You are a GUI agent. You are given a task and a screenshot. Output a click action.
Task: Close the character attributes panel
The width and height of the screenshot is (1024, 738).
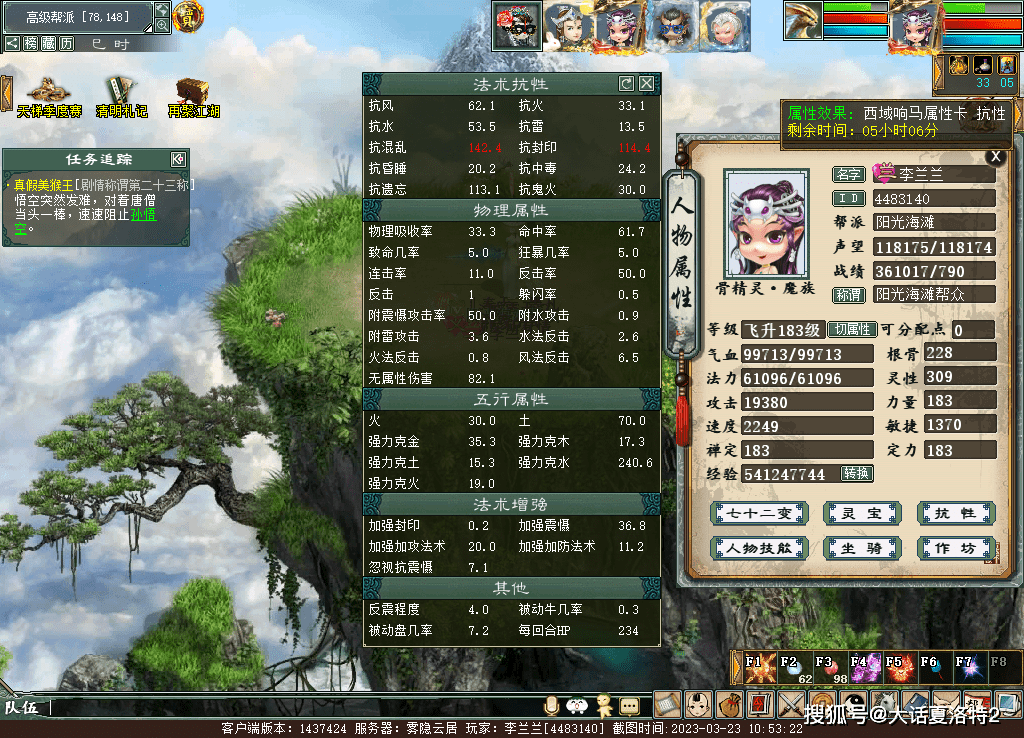click(x=994, y=156)
